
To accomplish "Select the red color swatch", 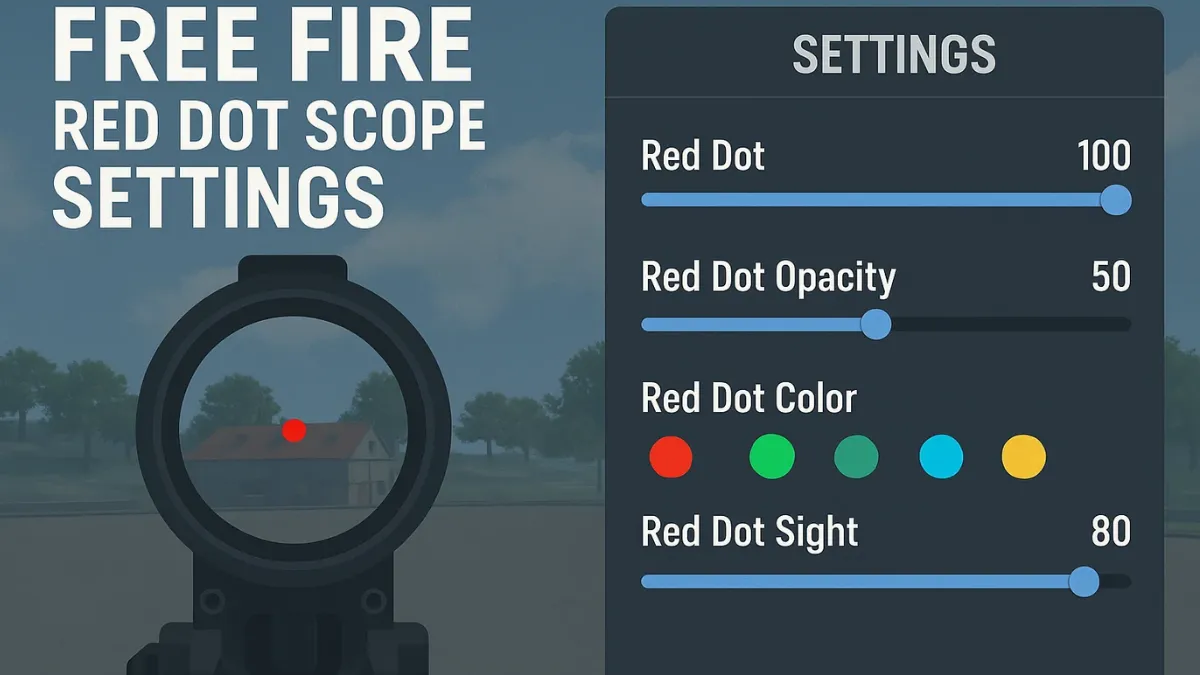I will [x=671, y=457].
